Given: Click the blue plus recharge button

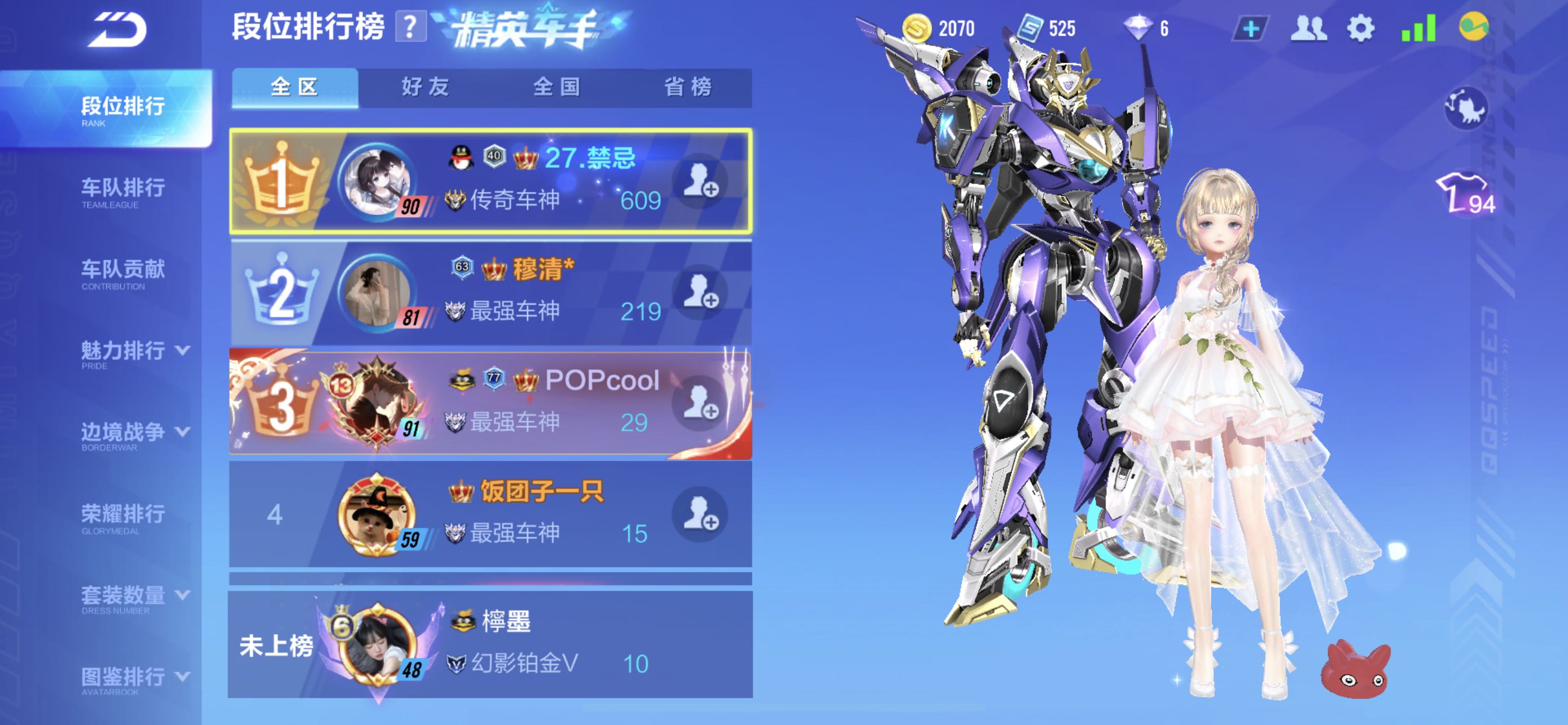Looking at the screenshot, I should click(1250, 29).
